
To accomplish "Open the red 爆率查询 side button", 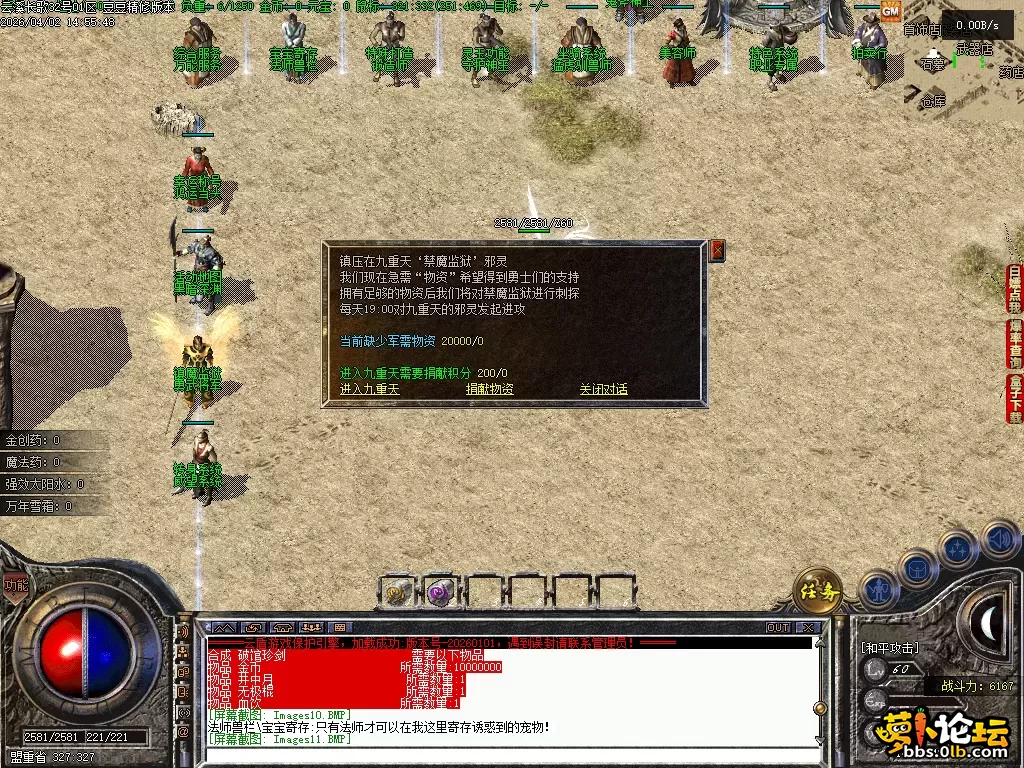I will 1015,344.
